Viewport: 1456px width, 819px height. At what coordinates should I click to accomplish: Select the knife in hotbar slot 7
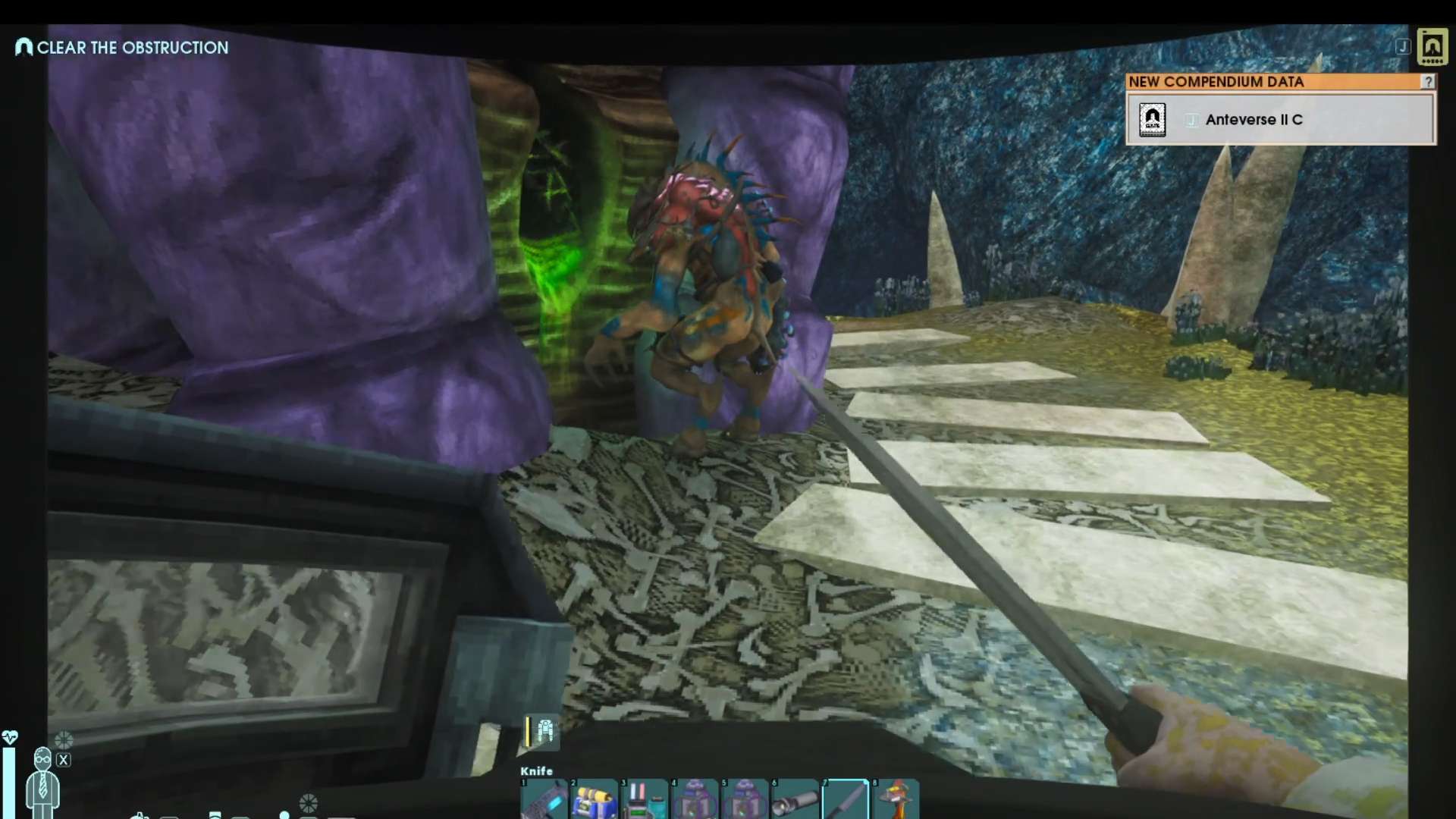pyautogui.click(x=845, y=799)
